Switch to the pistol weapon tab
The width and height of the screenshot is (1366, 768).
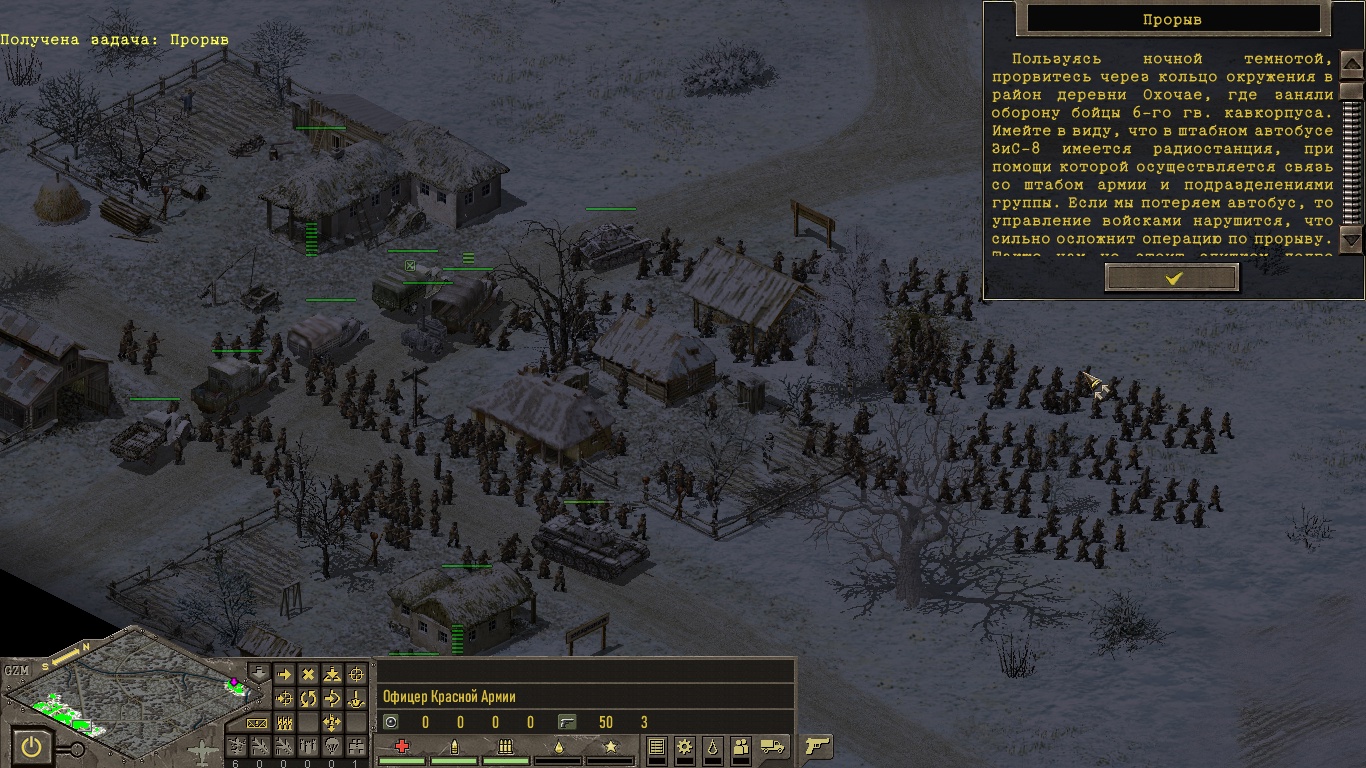pos(818,746)
